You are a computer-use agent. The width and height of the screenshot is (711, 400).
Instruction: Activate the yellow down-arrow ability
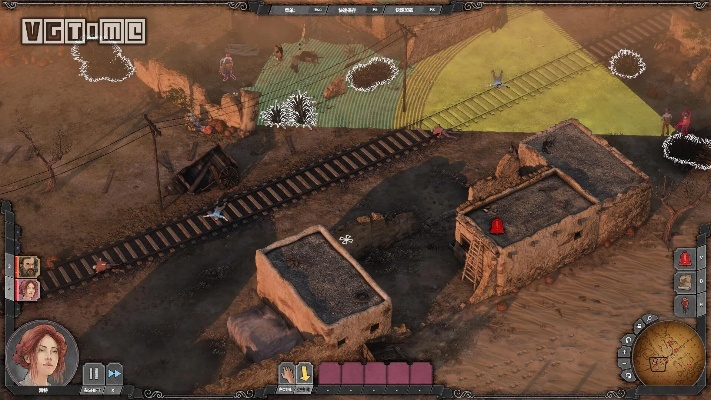click(x=304, y=374)
